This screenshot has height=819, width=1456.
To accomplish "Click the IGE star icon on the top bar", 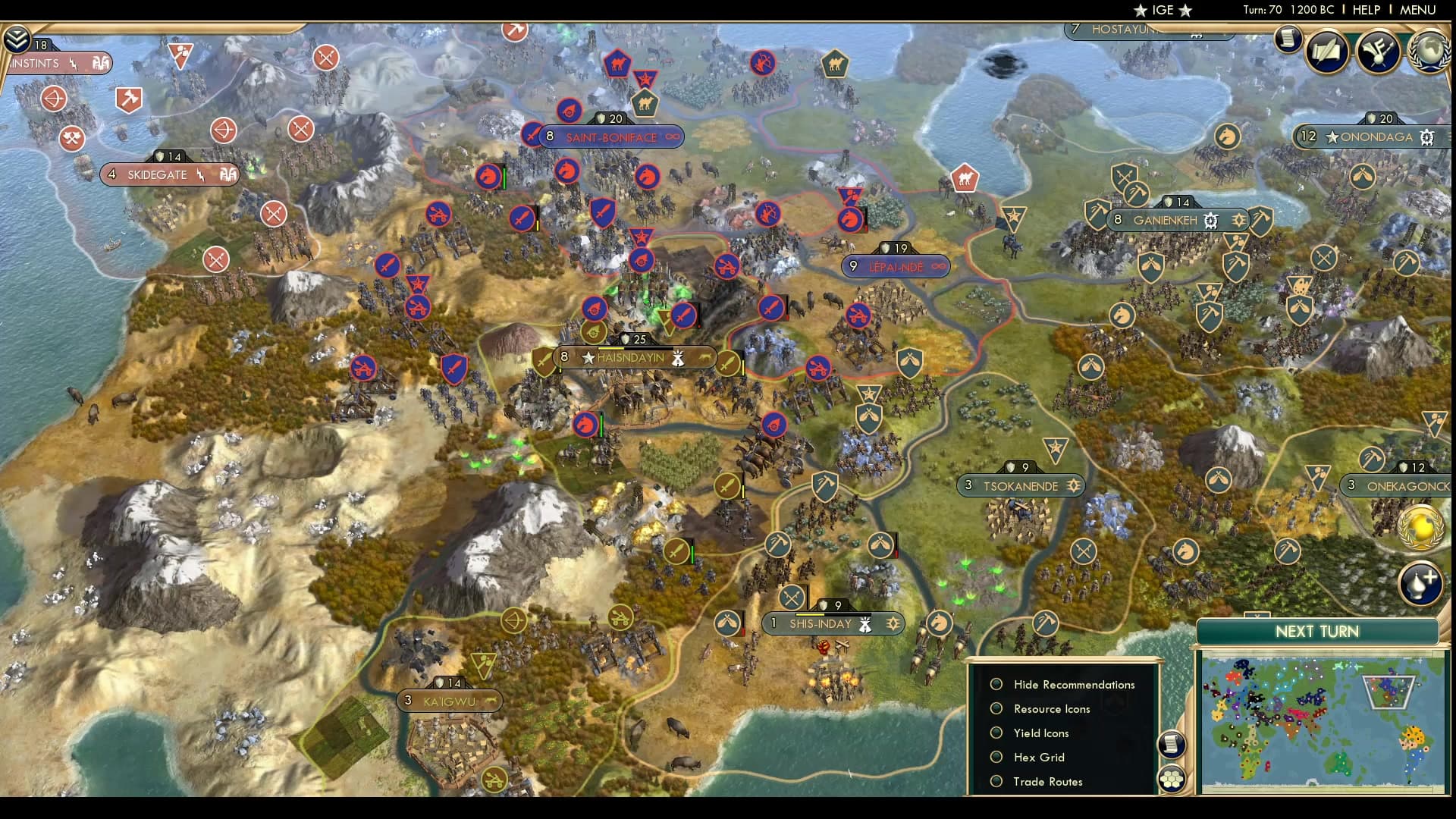I will click(x=1139, y=11).
